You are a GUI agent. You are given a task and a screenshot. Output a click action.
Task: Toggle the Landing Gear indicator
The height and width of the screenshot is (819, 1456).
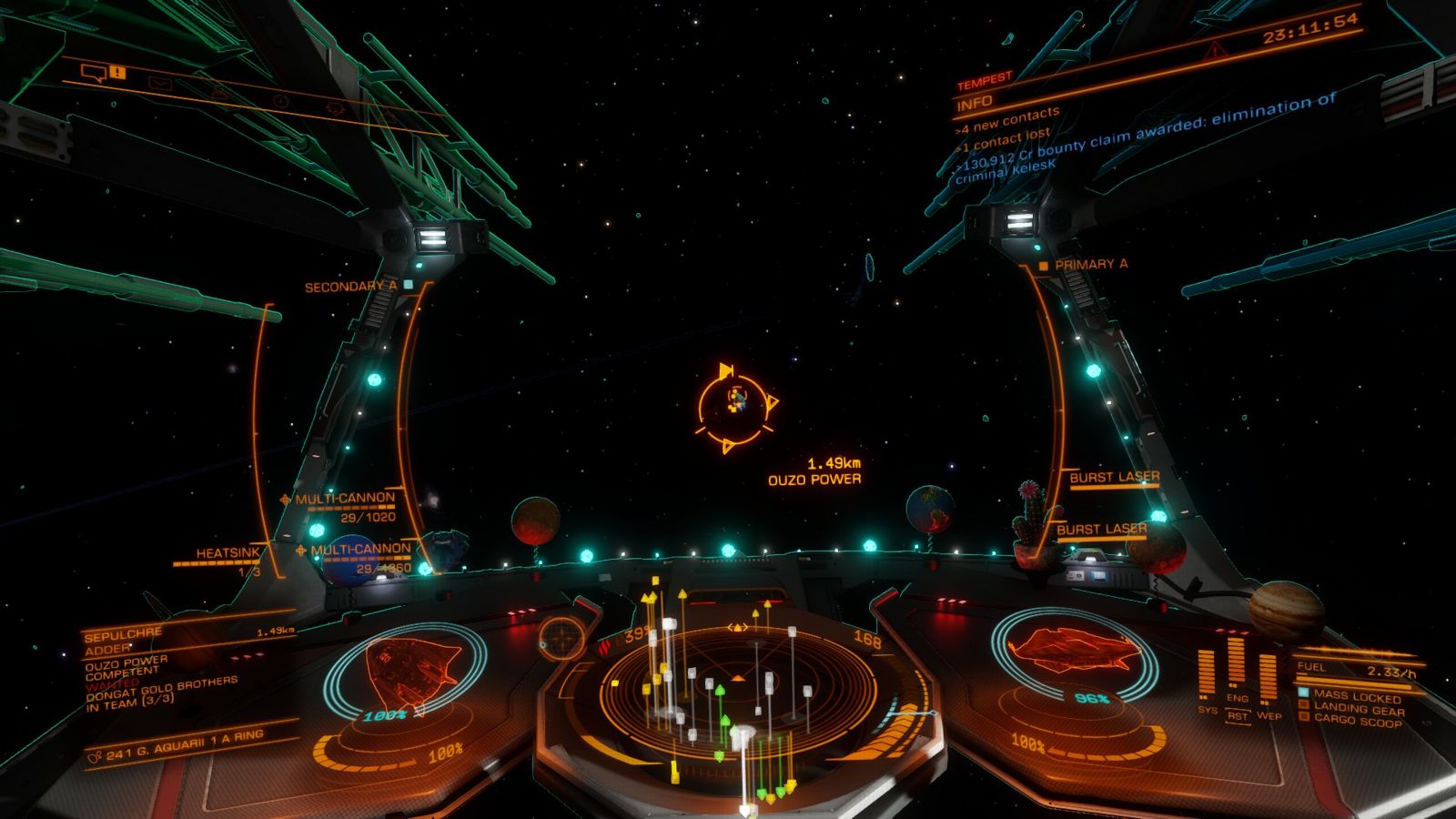click(1358, 709)
